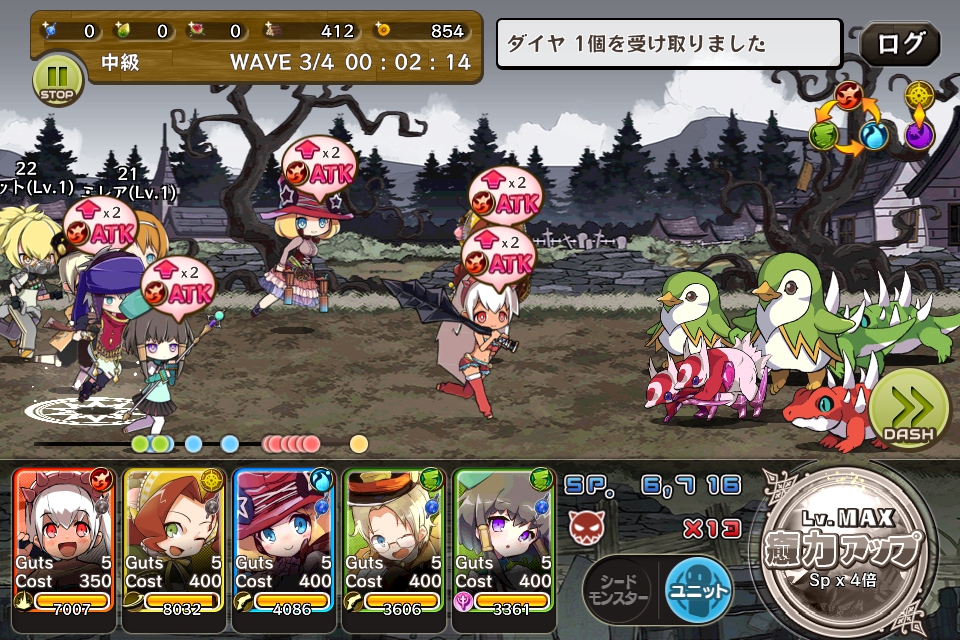Deploy the purple-eyed dark-haired unit card
The height and width of the screenshot is (640, 960).
[504, 540]
